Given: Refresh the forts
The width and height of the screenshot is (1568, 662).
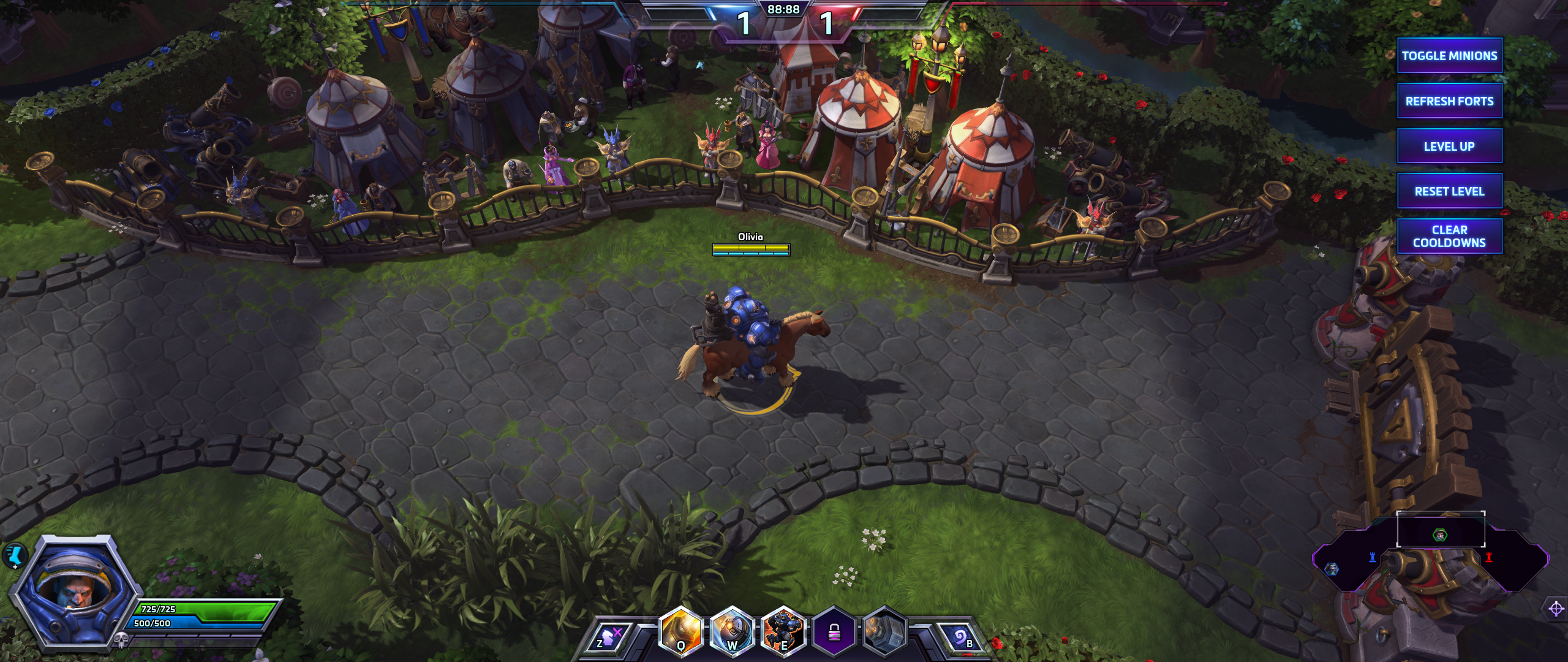Looking at the screenshot, I should click(x=1449, y=101).
